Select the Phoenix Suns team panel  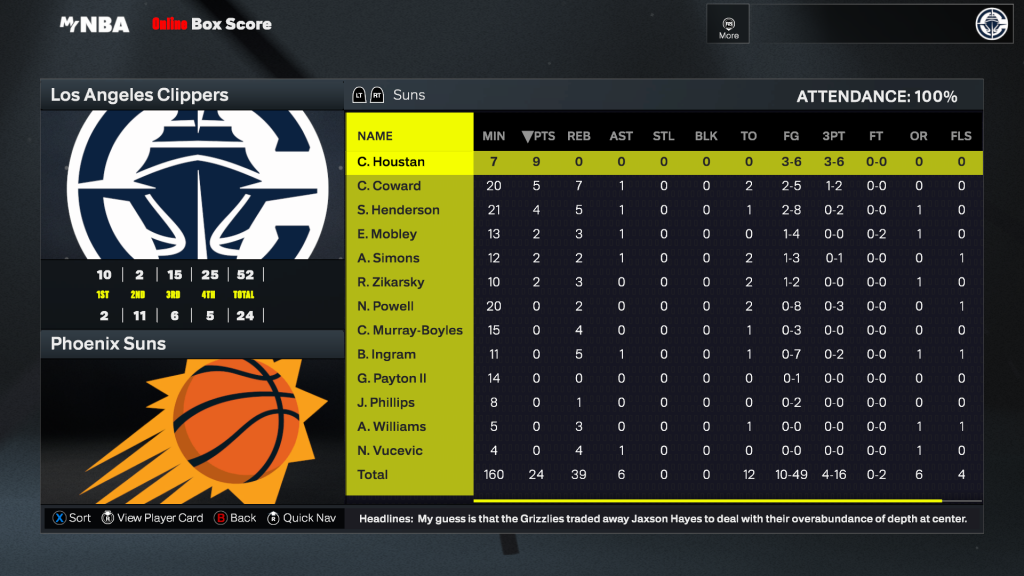190,344
